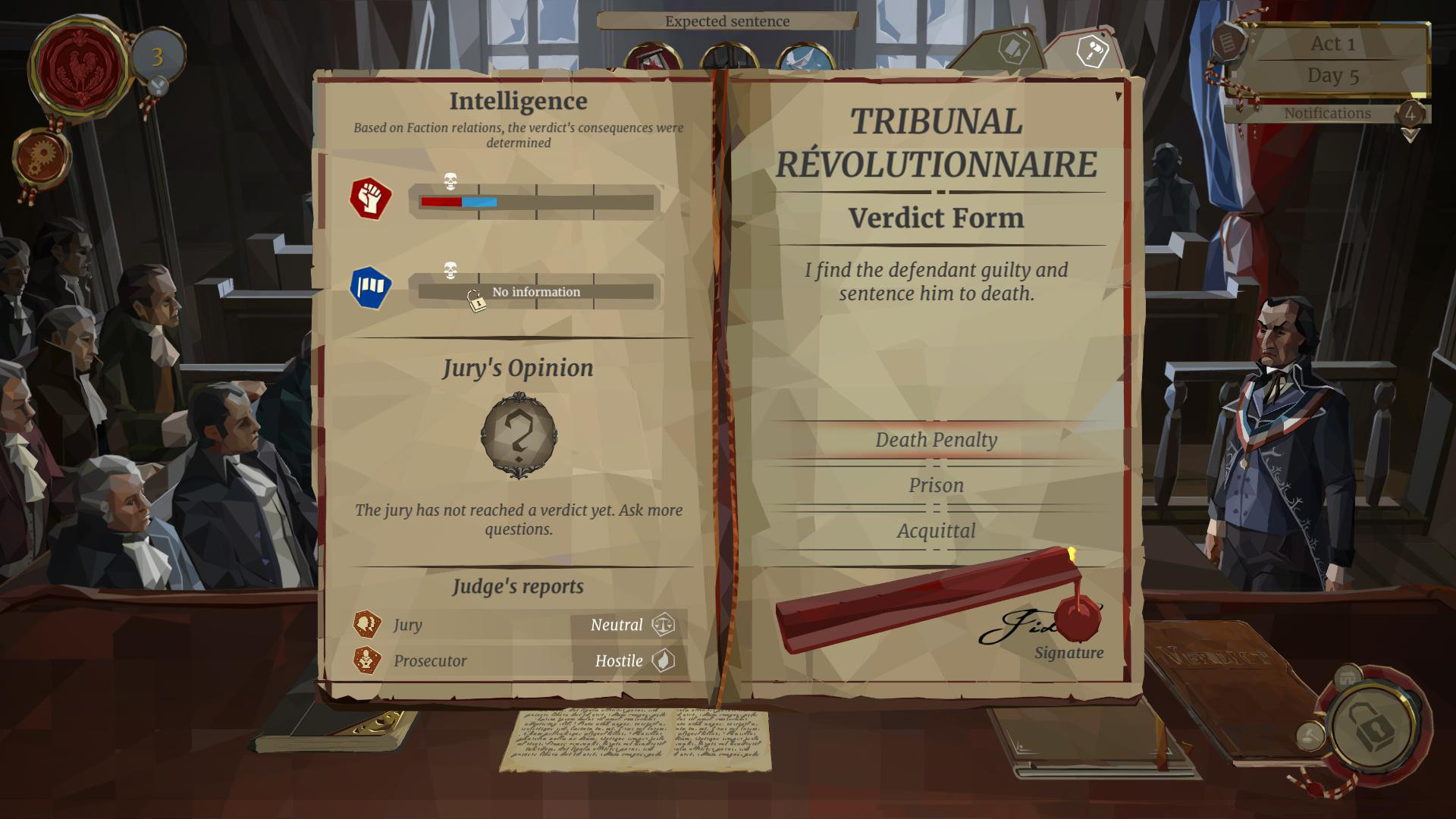Switch to the documents tab
This screenshot has height=819, width=1456.
(x=1012, y=49)
